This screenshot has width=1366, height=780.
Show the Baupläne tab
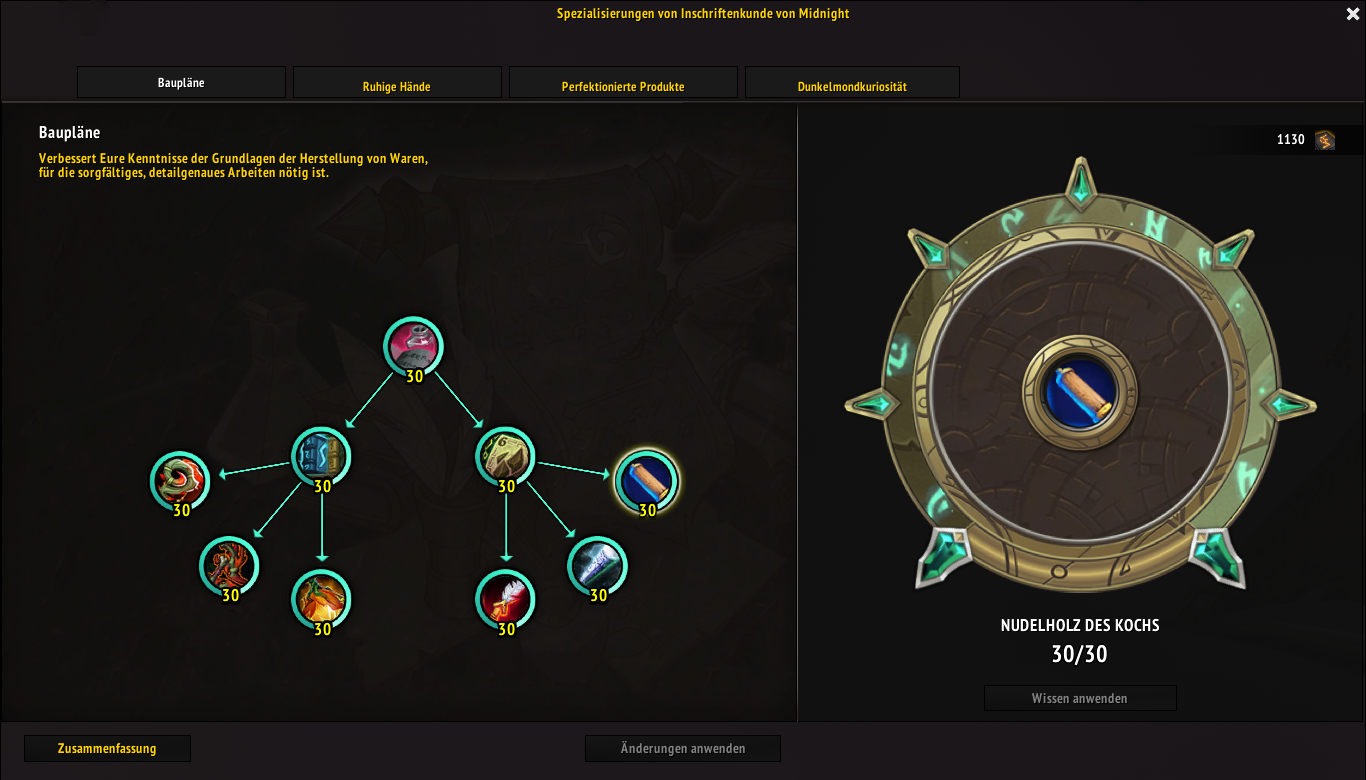181,83
